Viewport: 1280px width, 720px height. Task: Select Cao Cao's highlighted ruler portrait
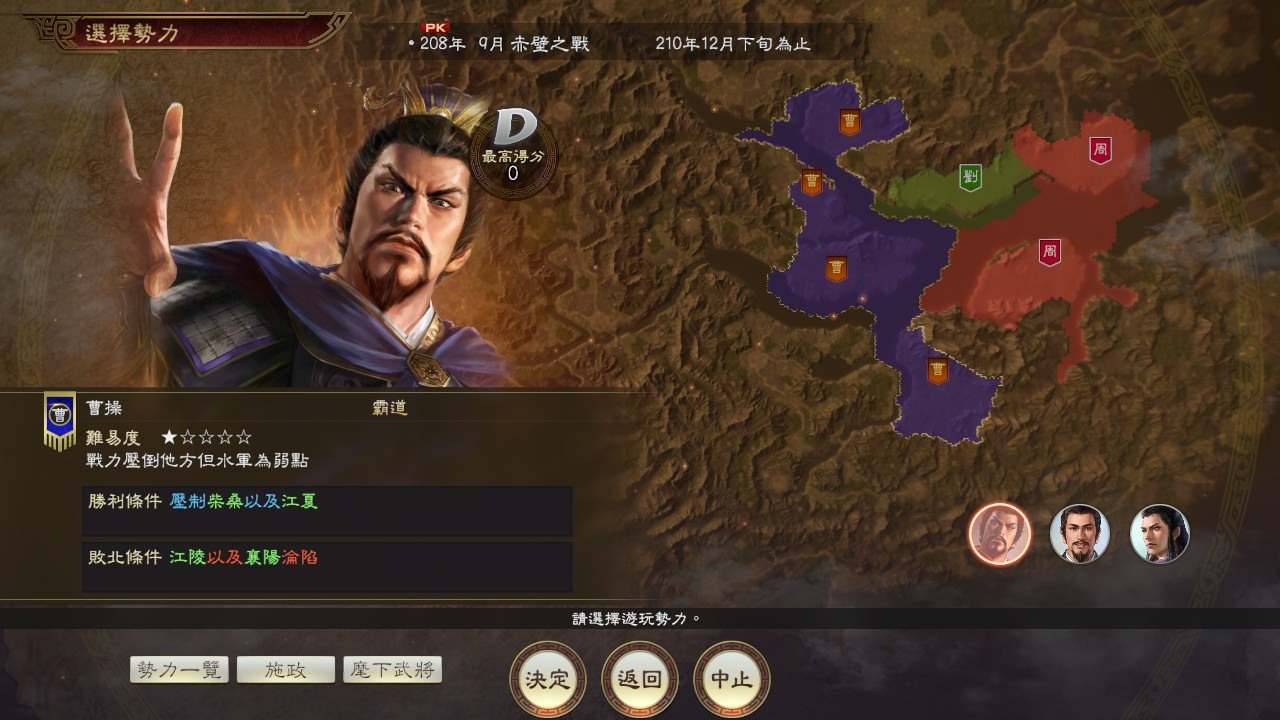(997, 535)
